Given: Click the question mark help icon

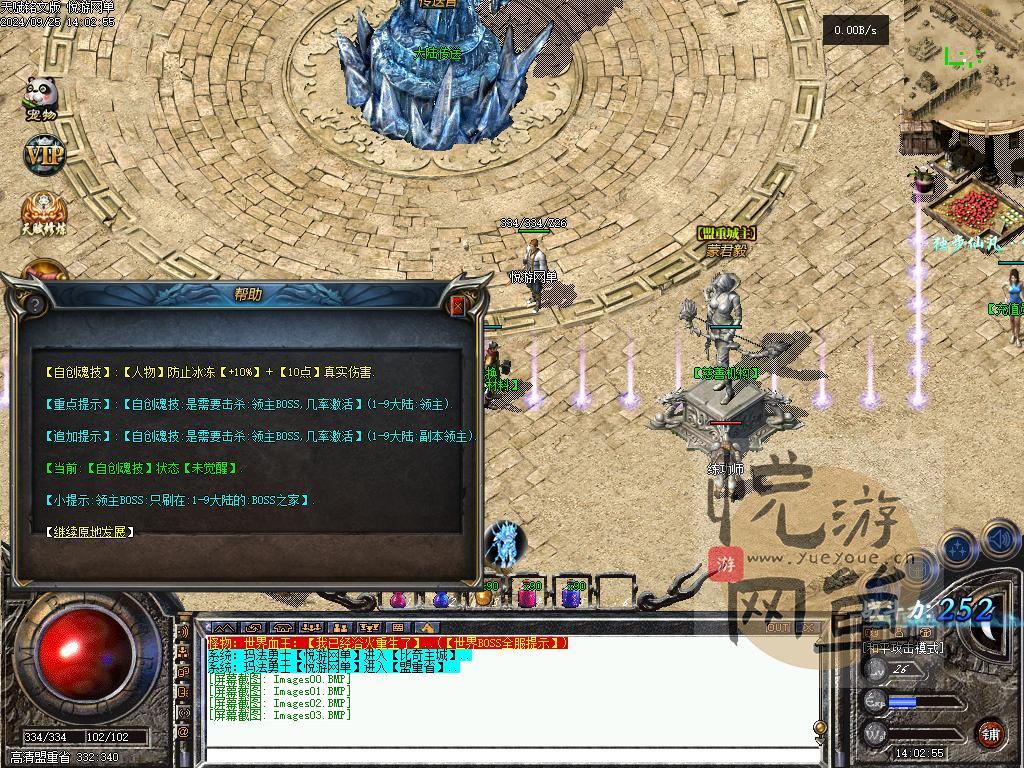Looking at the screenshot, I should pyautogui.click(x=35, y=304).
